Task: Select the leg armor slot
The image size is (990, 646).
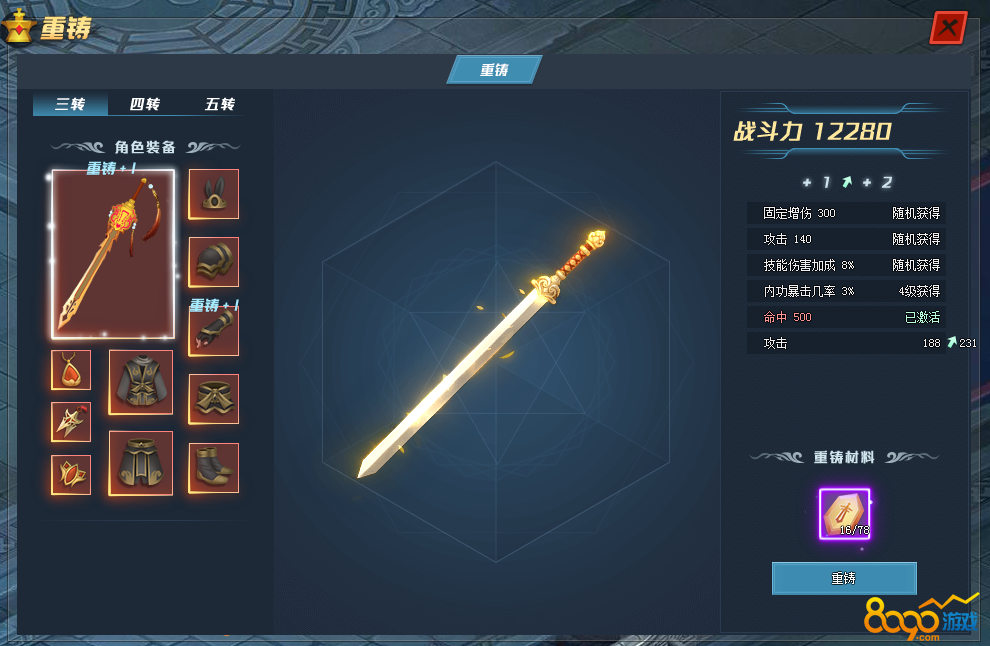Action: pos(141,463)
